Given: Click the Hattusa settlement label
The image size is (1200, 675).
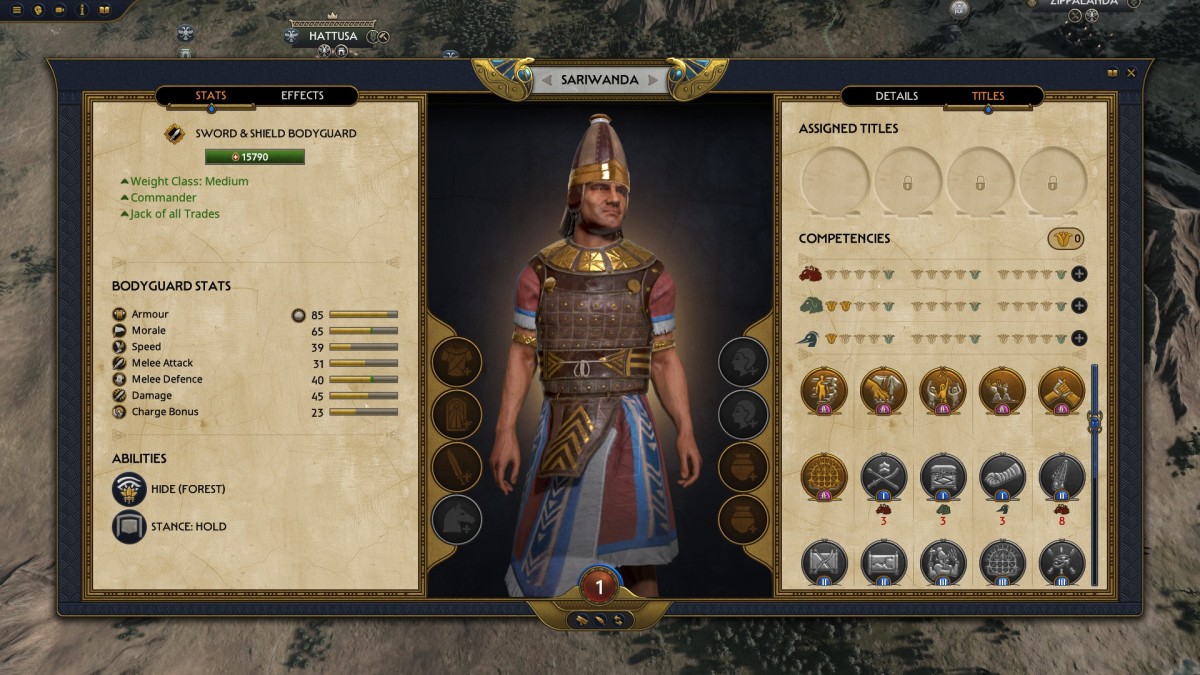Looking at the screenshot, I should click(333, 36).
